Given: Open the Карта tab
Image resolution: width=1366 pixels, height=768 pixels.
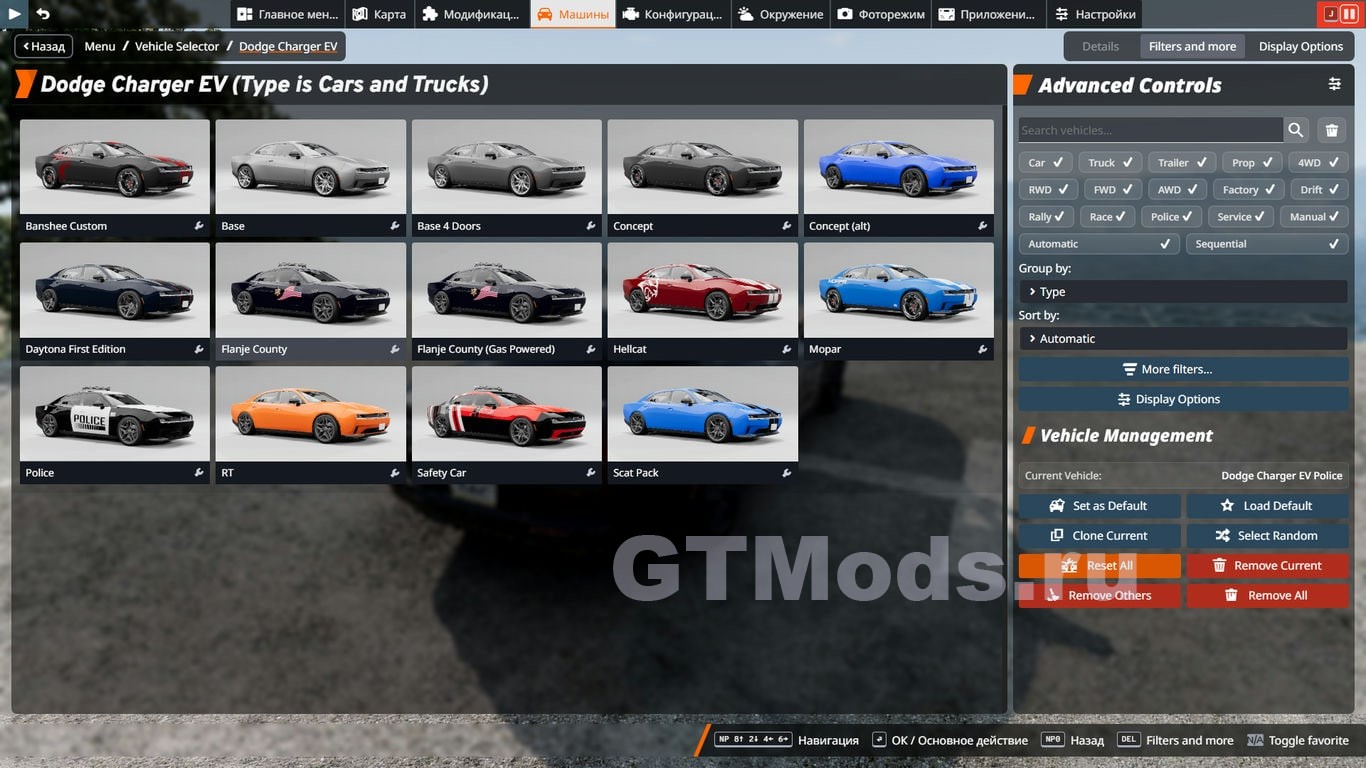Looking at the screenshot, I should point(378,14).
